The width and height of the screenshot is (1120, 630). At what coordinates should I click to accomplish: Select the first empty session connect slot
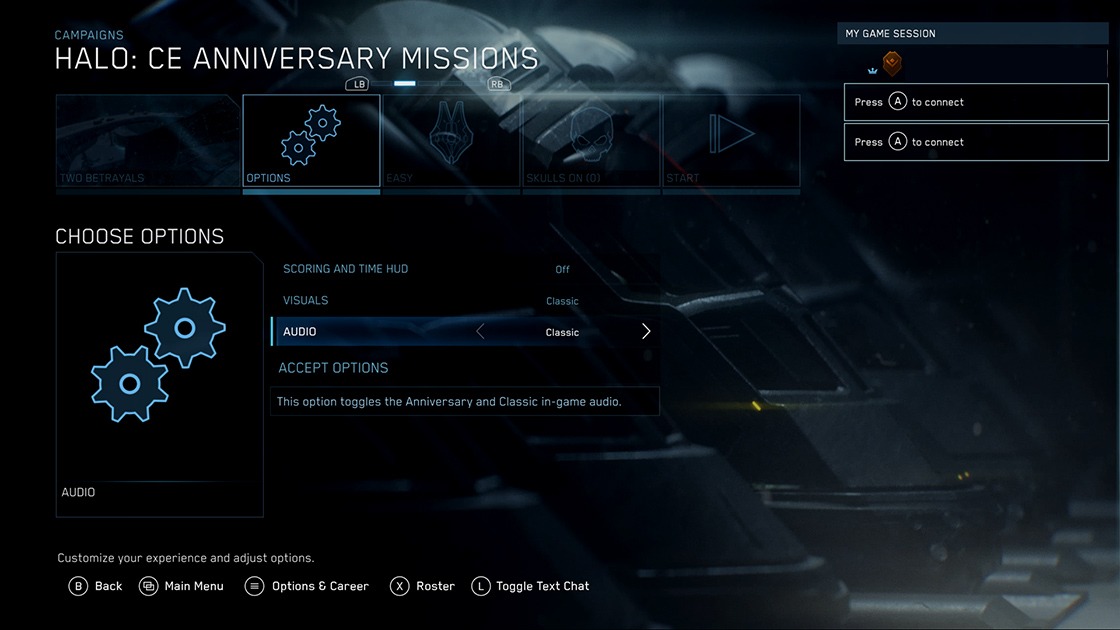click(976, 102)
